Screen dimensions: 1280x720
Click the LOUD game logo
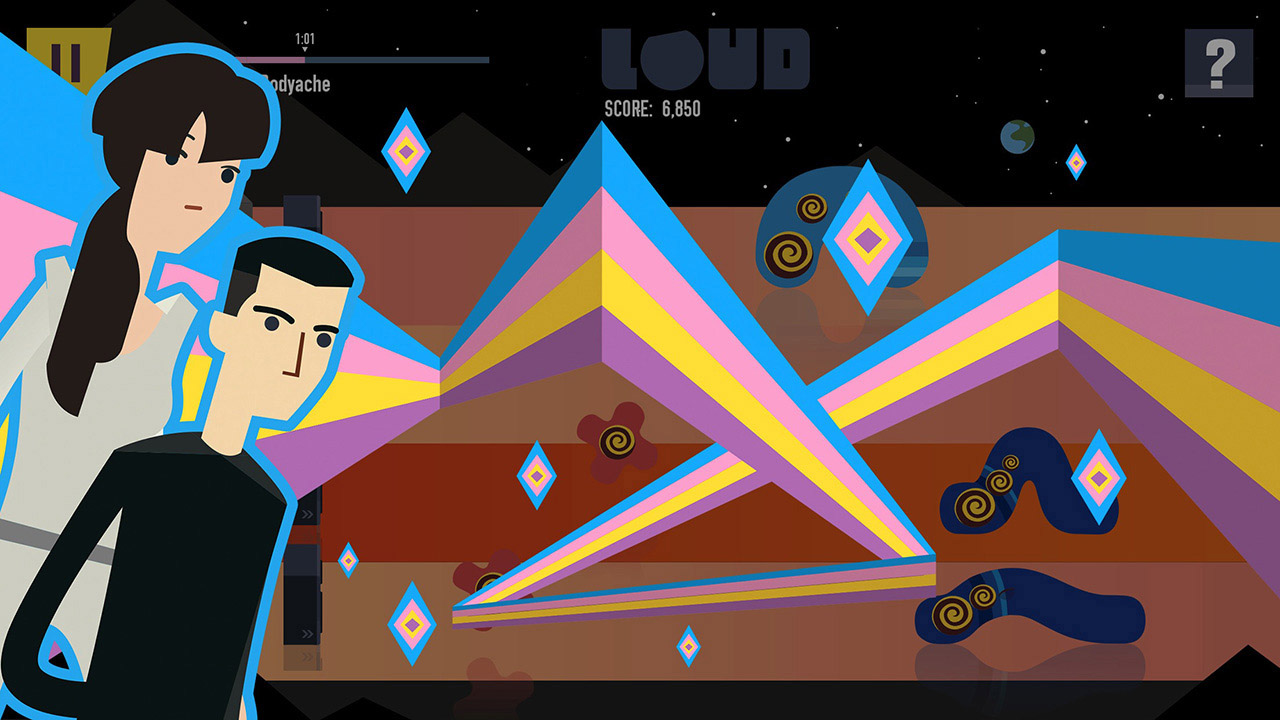pyautogui.click(x=706, y=58)
